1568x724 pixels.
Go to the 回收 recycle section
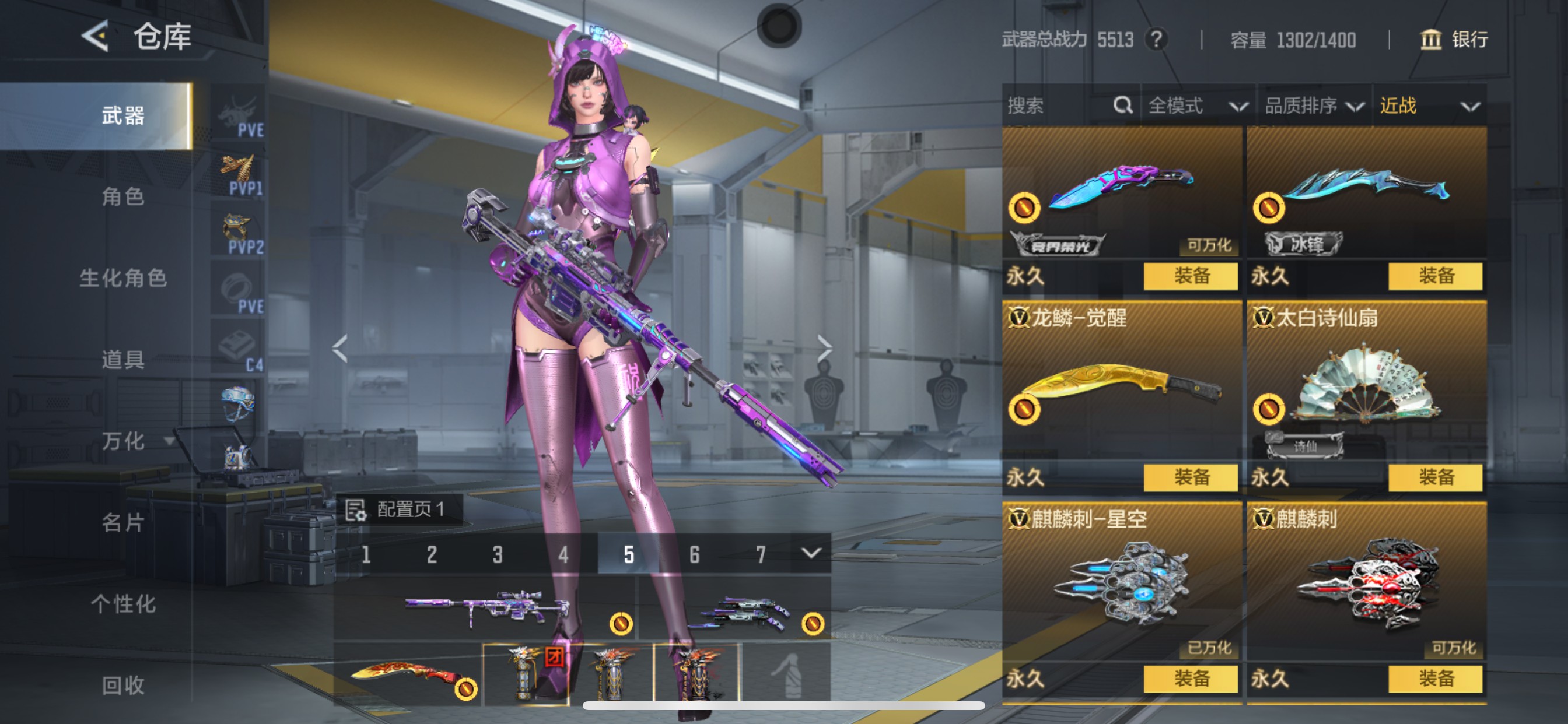pos(123,685)
